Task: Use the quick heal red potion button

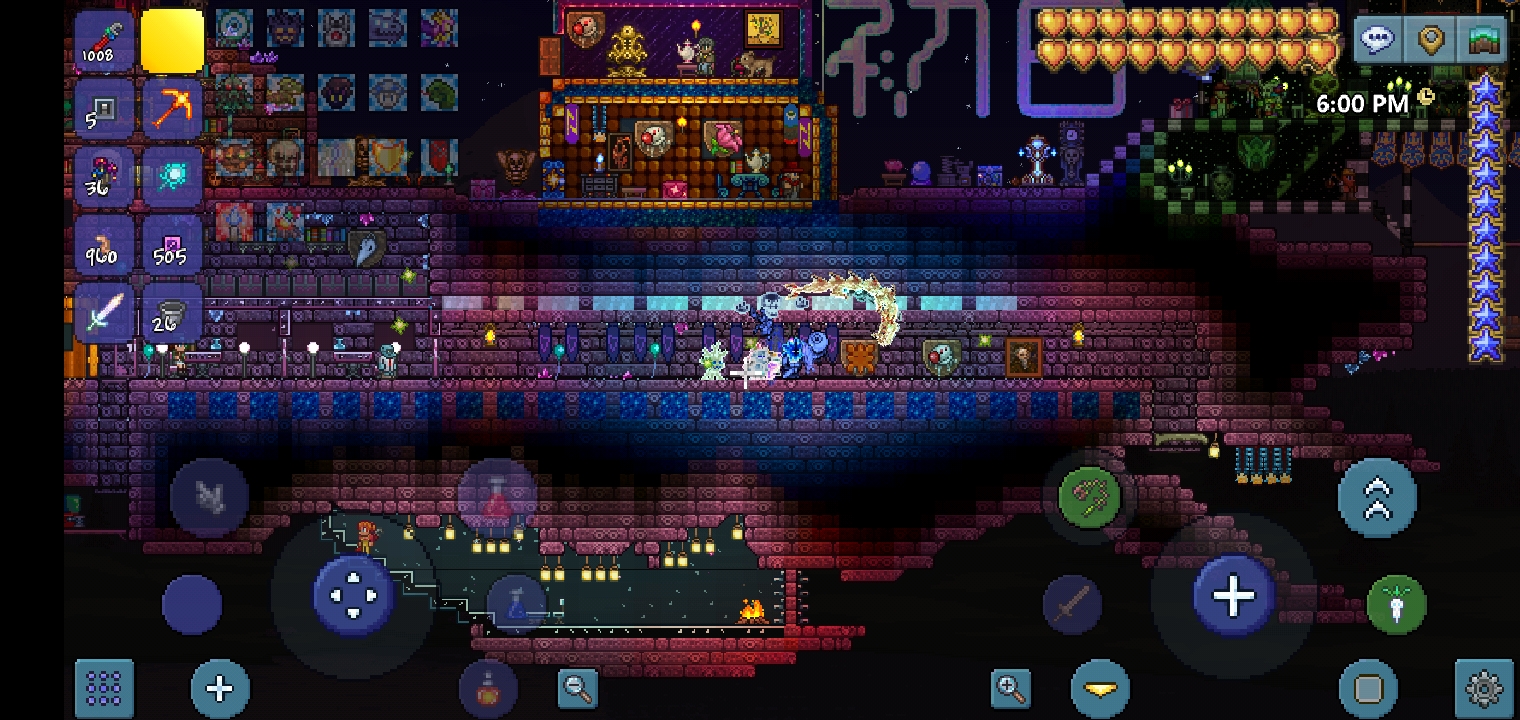Action: pos(497,497)
